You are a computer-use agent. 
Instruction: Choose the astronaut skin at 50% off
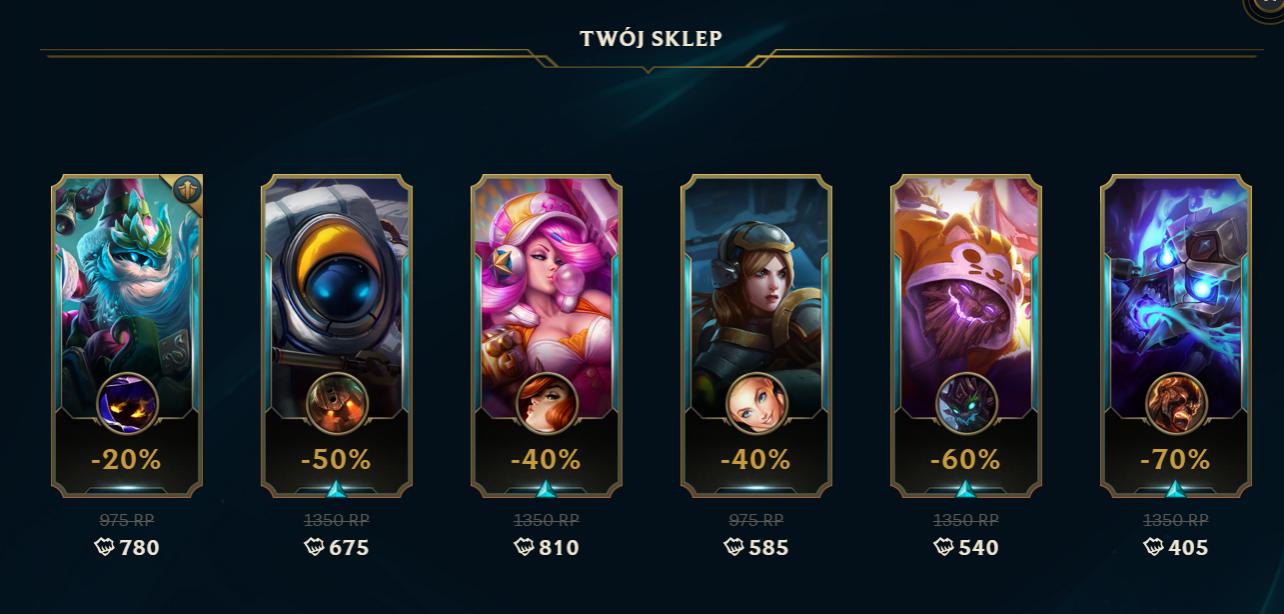click(x=337, y=335)
